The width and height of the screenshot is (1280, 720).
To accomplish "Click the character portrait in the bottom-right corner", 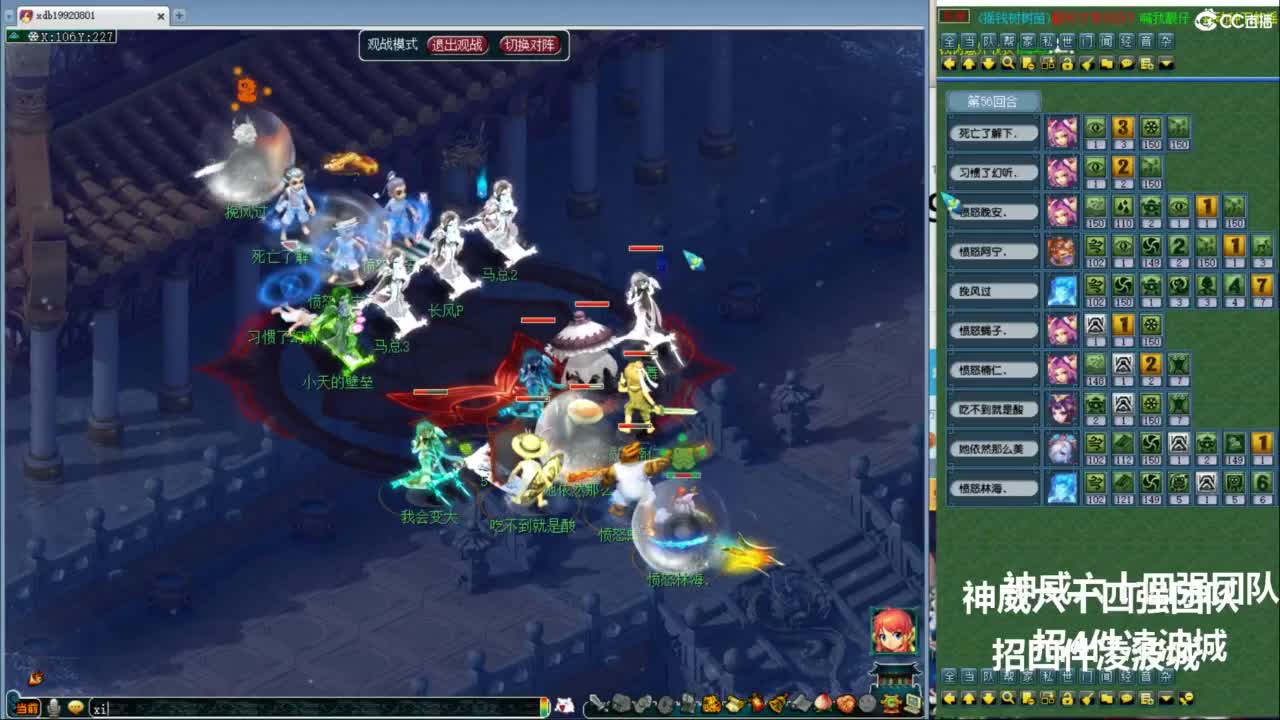I will click(893, 630).
